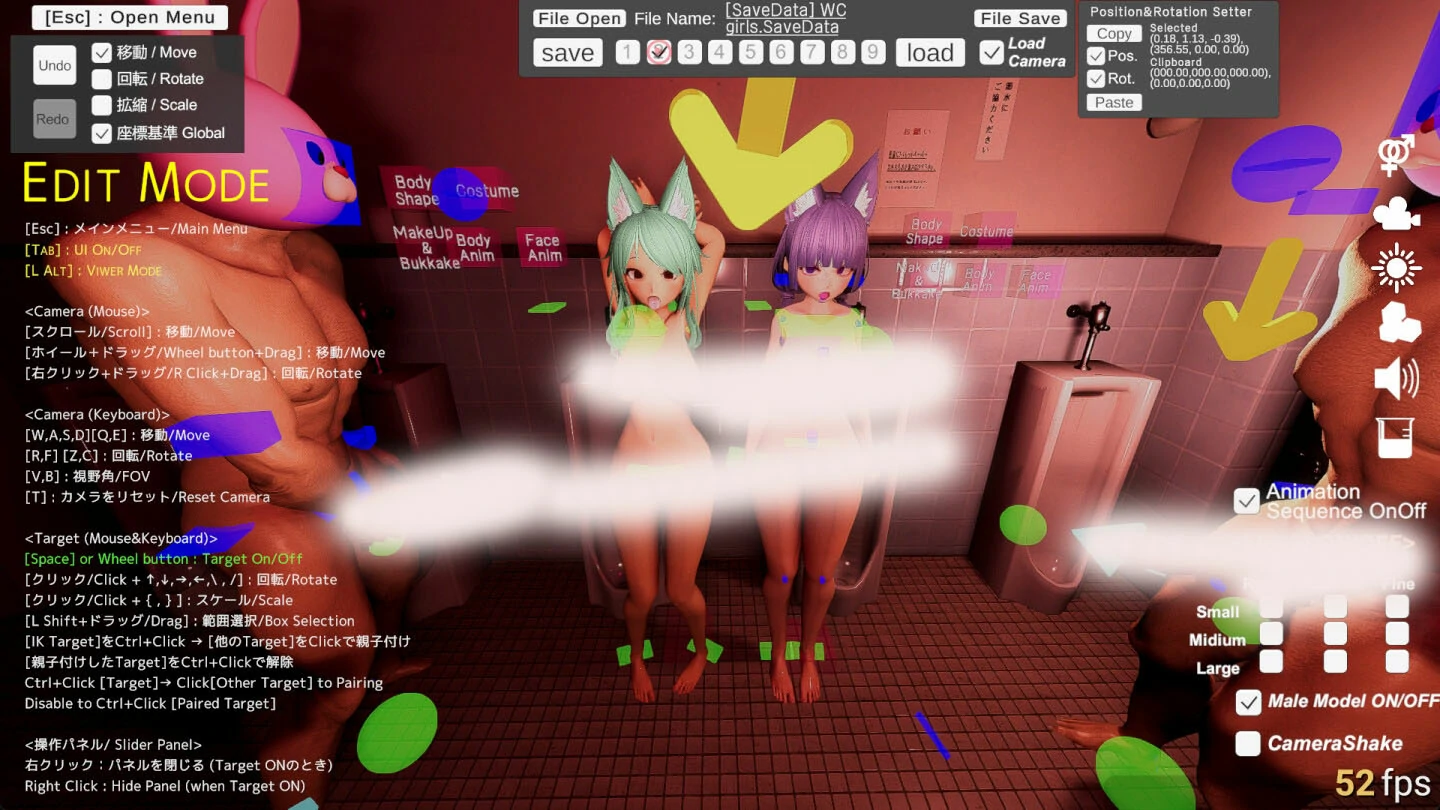Select save slot 3
This screenshot has height=810, width=1440.
click(689, 51)
